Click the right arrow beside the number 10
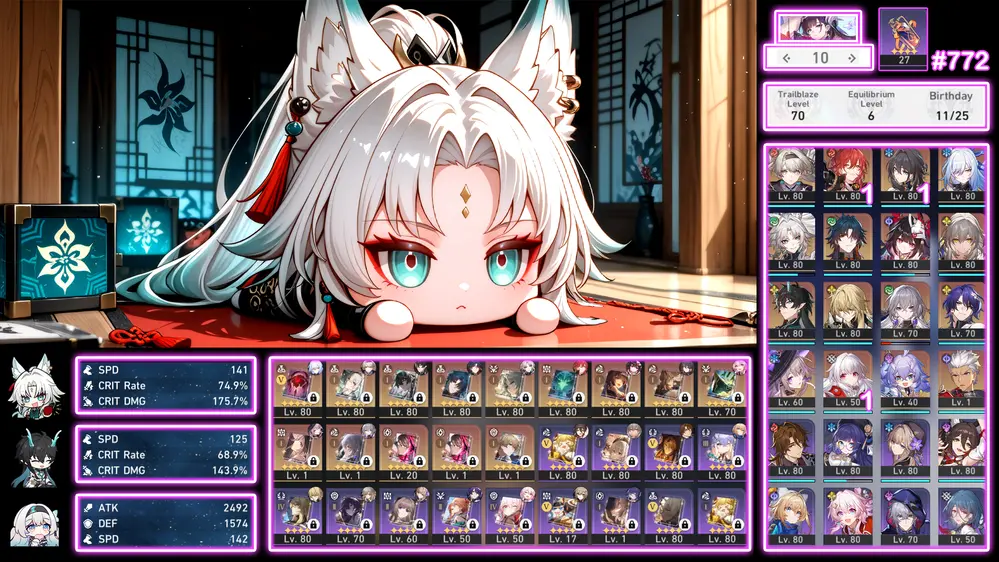This screenshot has height=562, width=999. (851, 58)
